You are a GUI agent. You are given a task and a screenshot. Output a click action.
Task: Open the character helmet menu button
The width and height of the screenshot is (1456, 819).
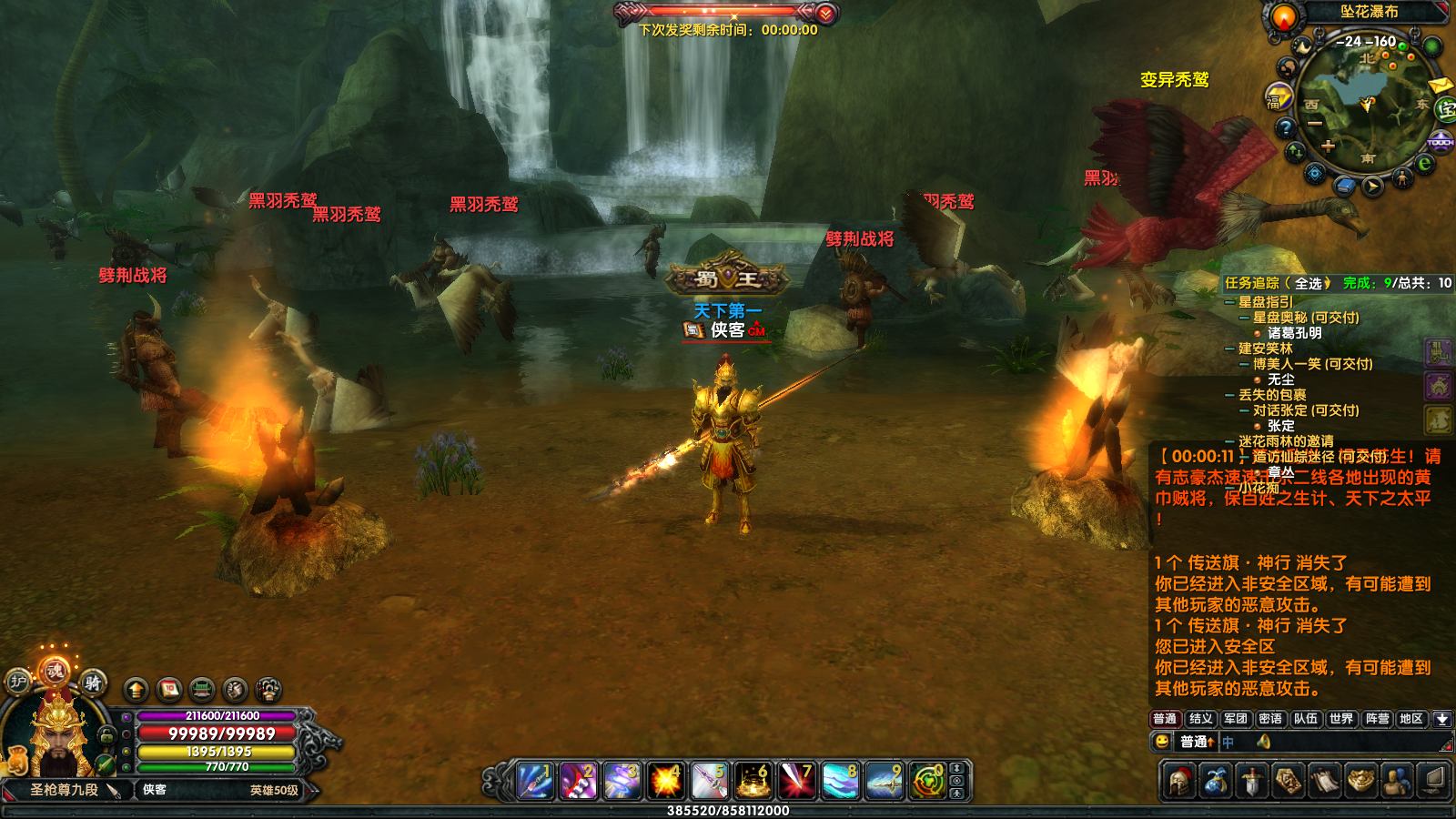click(x=1179, y=781)
